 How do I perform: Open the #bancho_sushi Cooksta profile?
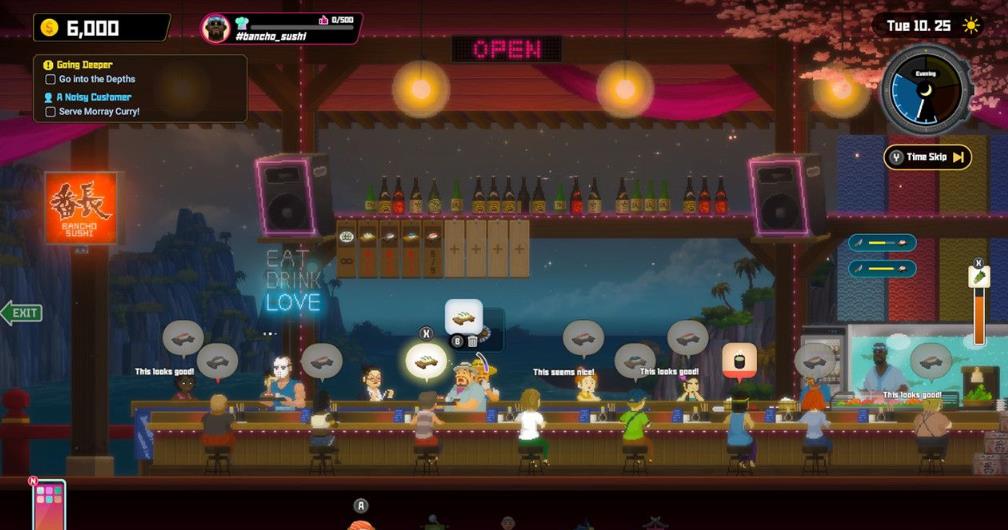(x=281, y=28)
